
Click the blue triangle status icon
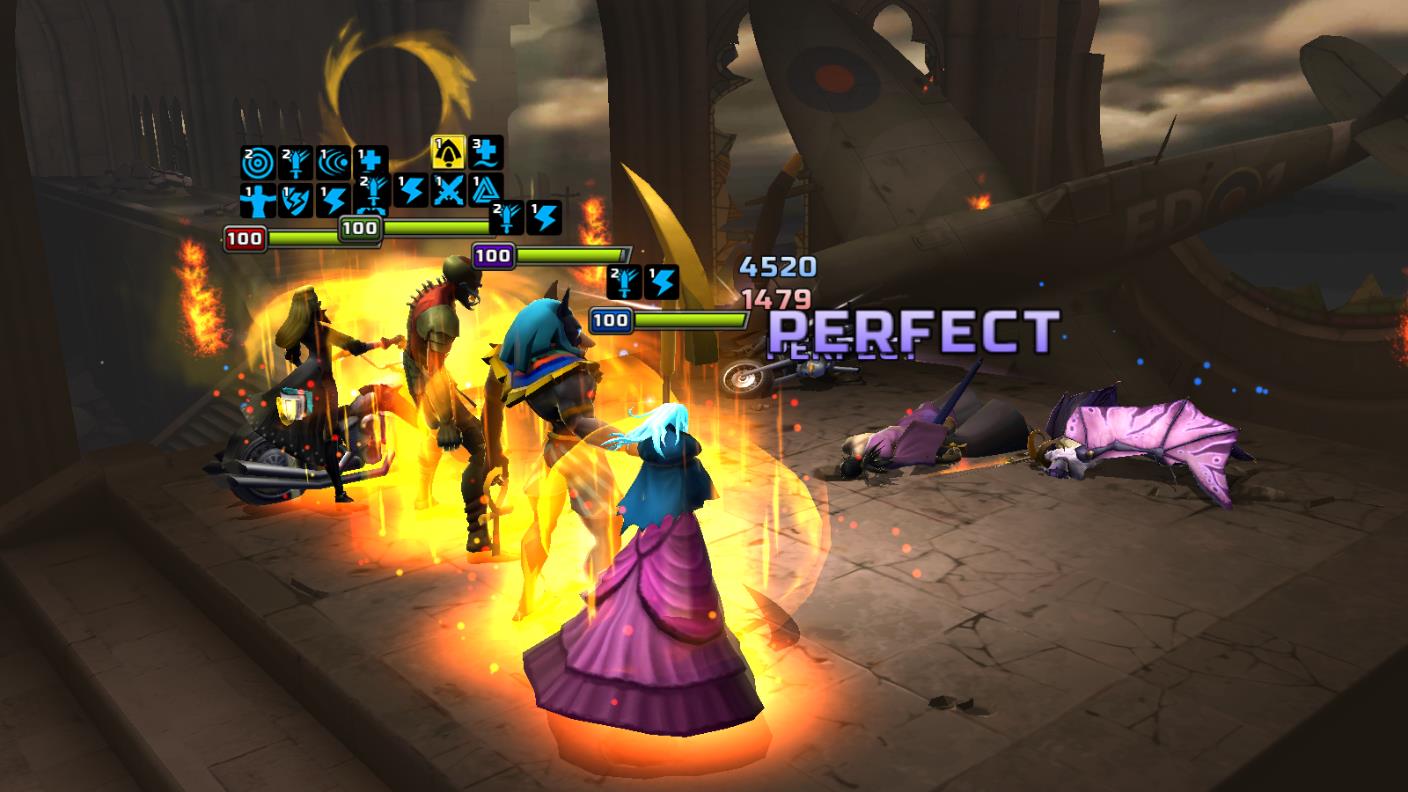click(x=486, y=189)
